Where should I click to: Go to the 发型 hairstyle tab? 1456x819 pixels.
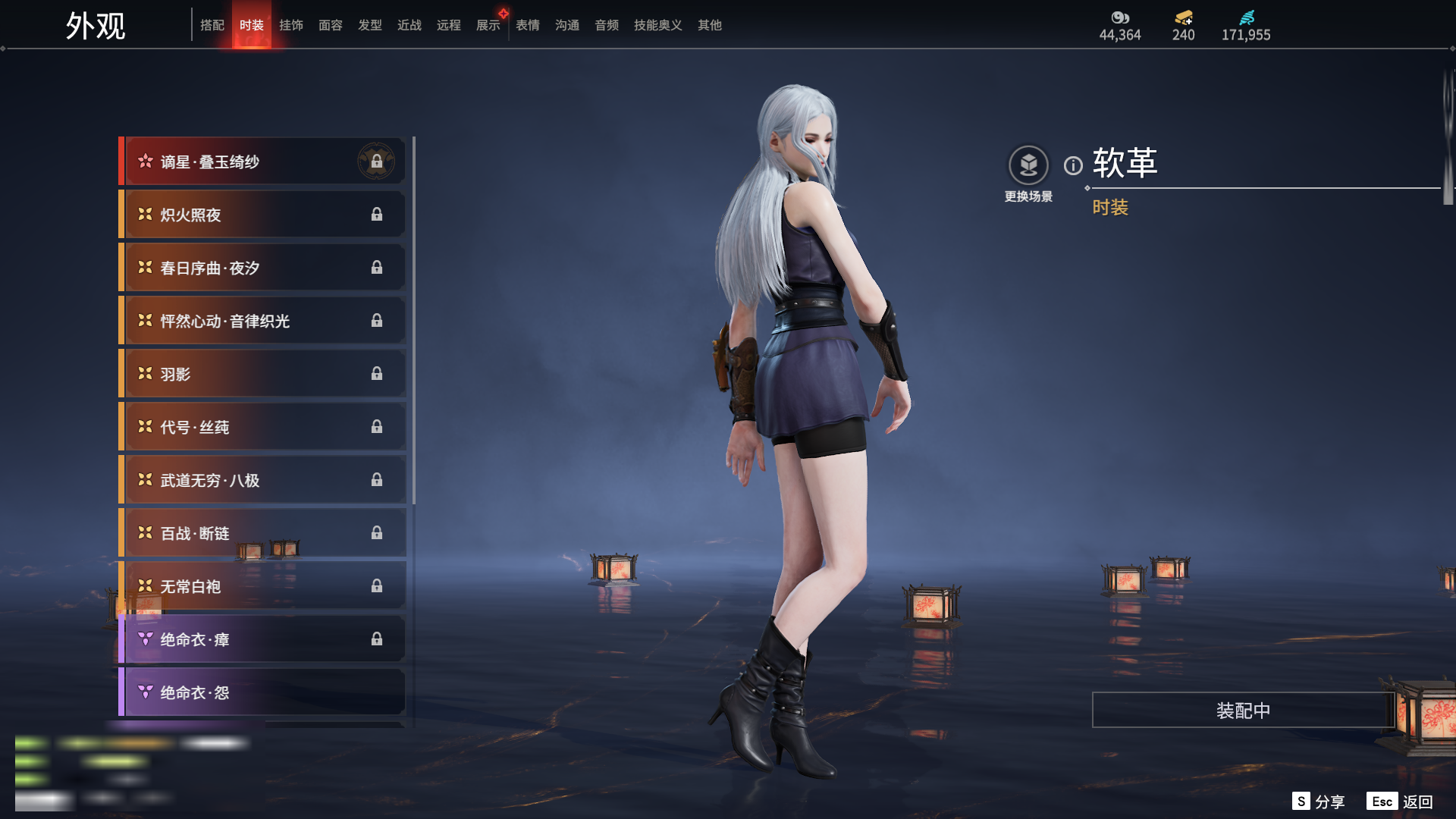pyautogui.click(x=370, y=25)
